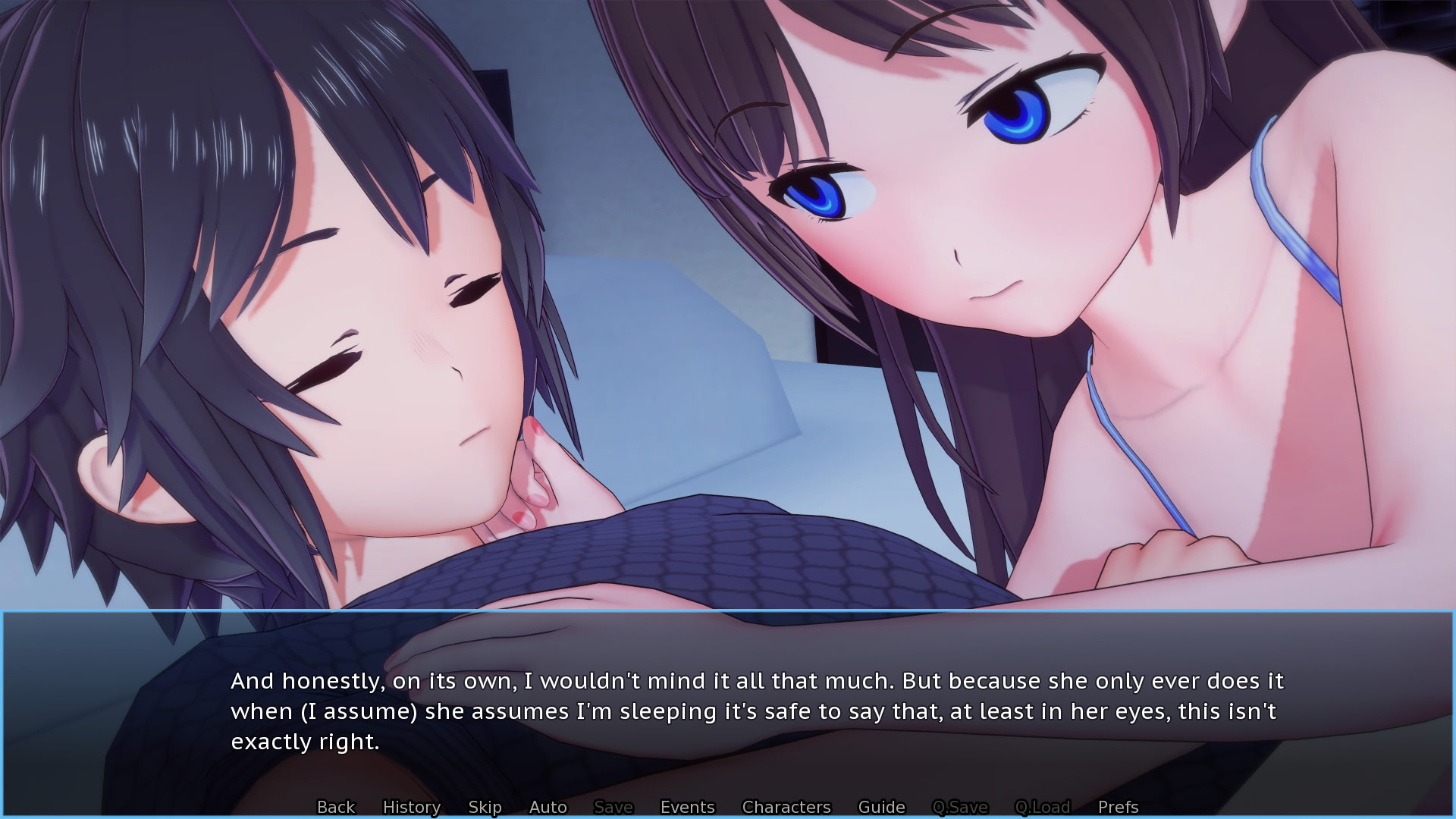Turn on Auto advance
The image size is (1456, 819).
pos(548,807)
